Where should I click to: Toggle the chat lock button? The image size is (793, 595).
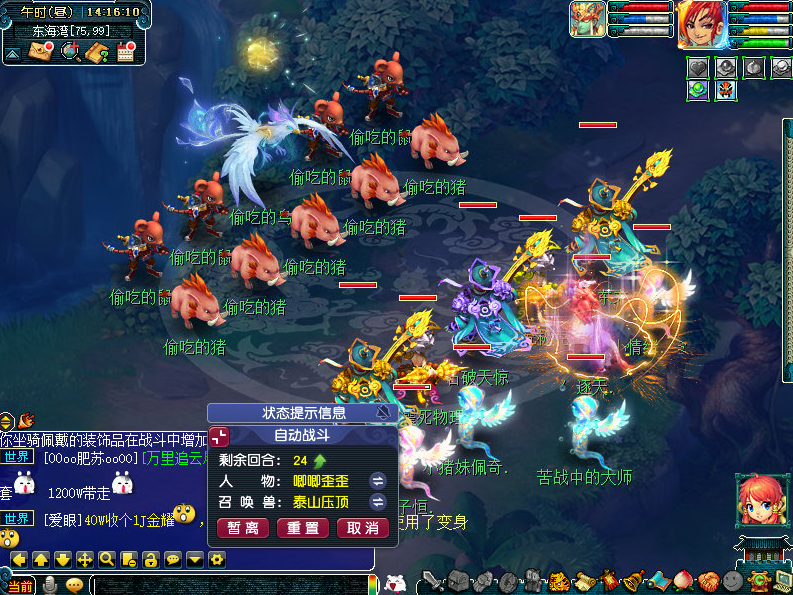coord(150,559)
